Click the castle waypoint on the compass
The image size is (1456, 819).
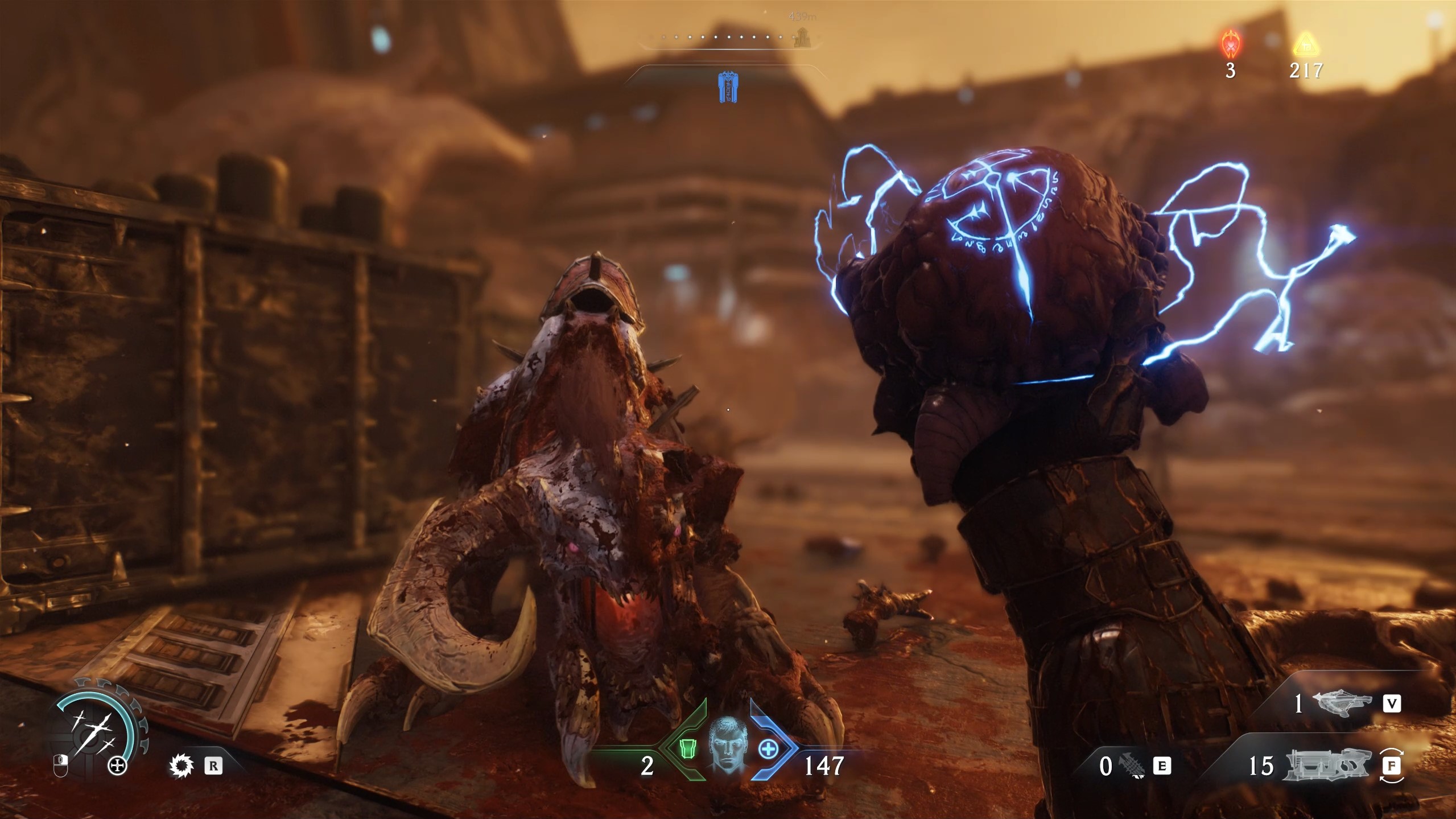click(x=803, y=38)
